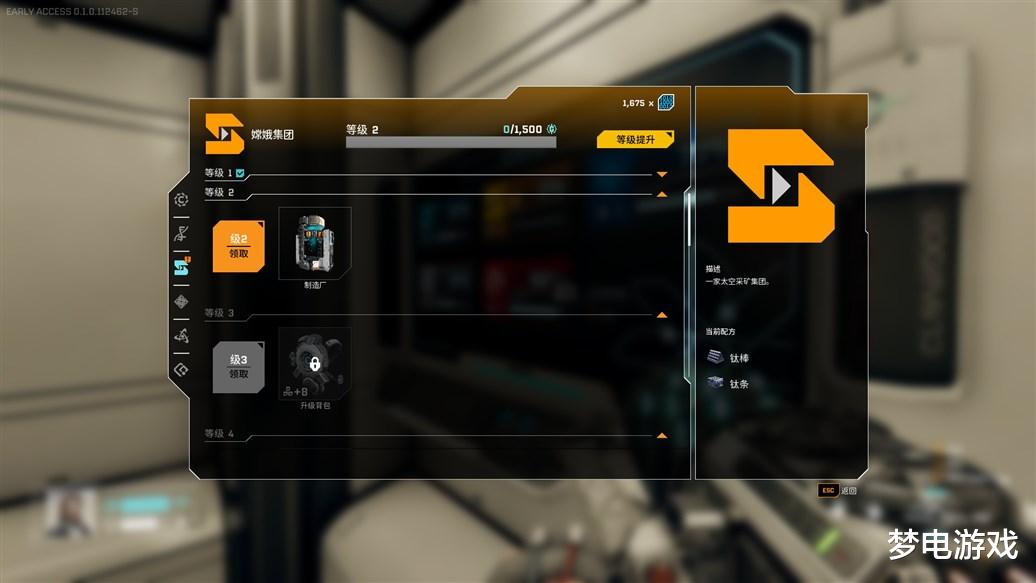The height and width of the screenshot is (583, 1036).
Task: Click the 返回 back label
Action: 849,490
